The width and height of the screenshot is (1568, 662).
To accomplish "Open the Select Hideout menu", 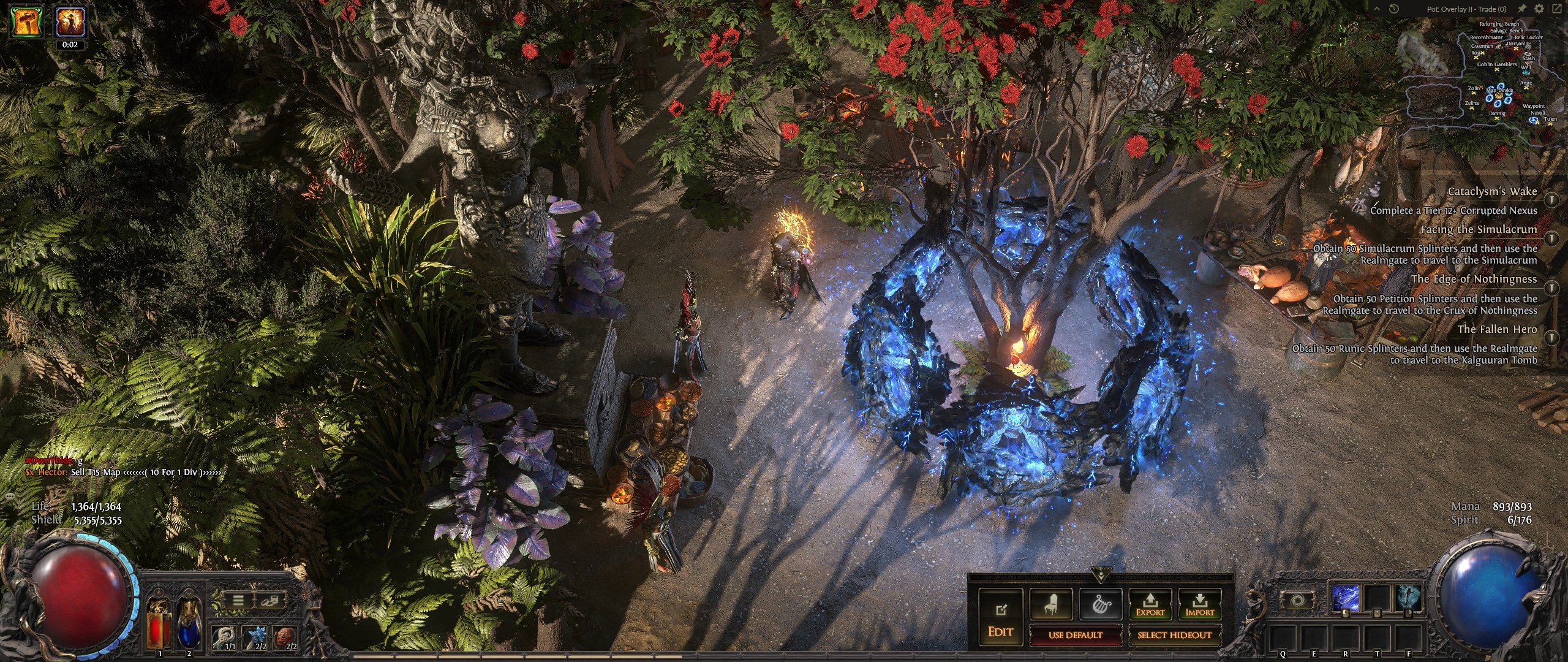I will (1174, 635).
